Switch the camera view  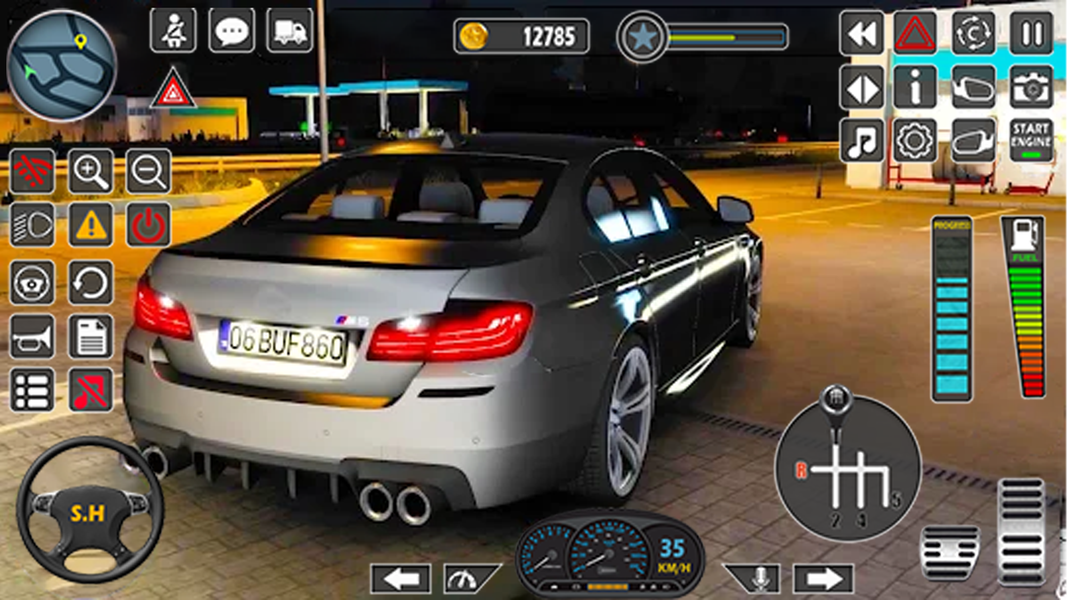1030,87
